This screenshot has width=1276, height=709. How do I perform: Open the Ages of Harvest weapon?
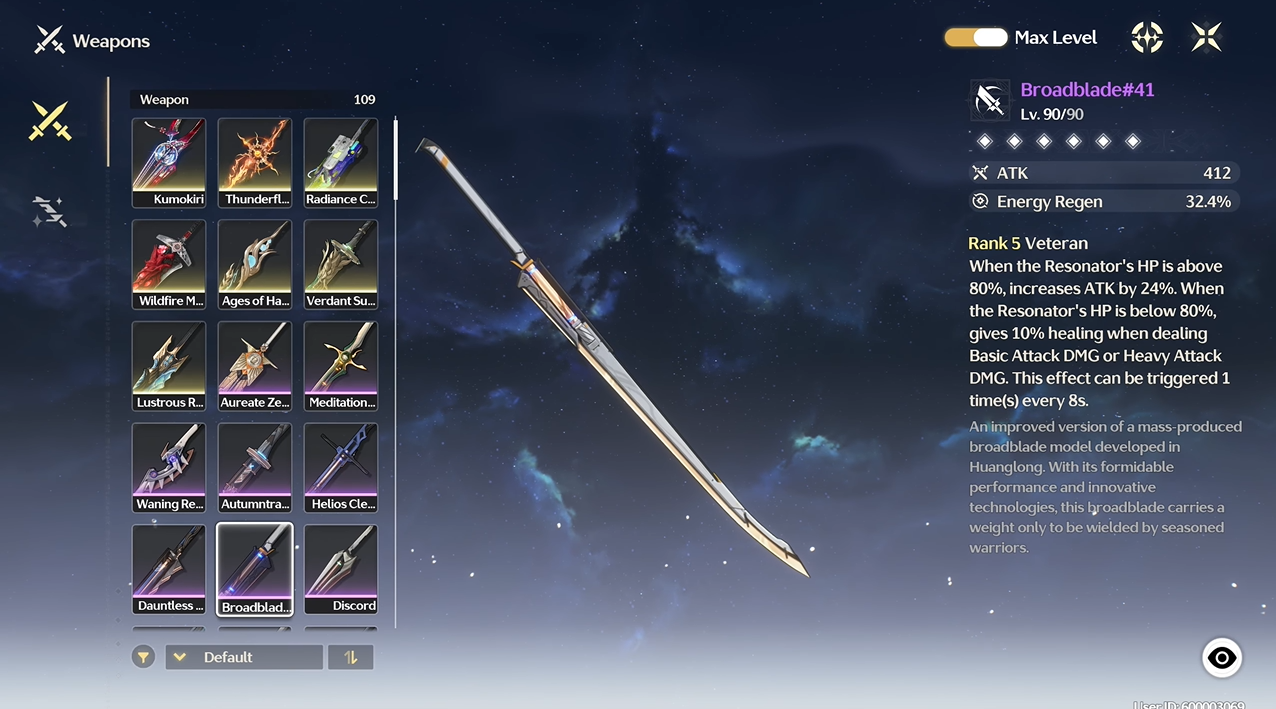click(x=255, y=264)
